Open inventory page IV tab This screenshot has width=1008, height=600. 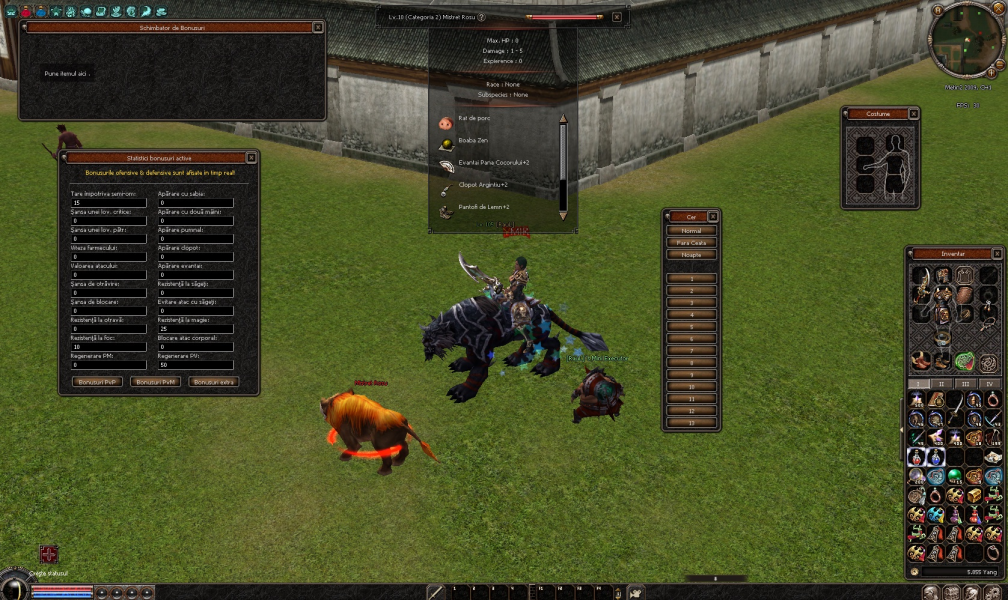pyautogui.click(x=989, y=383)
